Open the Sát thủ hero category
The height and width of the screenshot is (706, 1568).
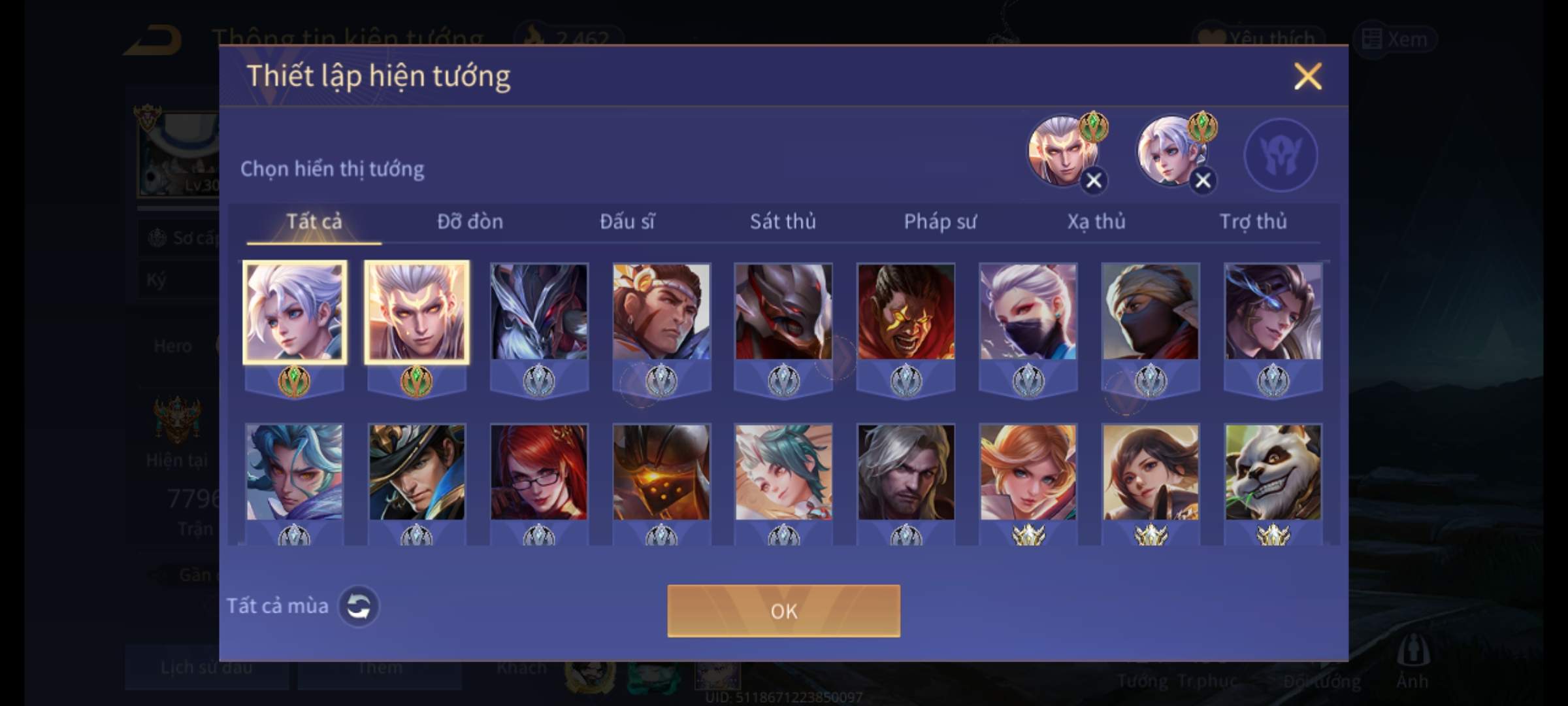point(783,222)
